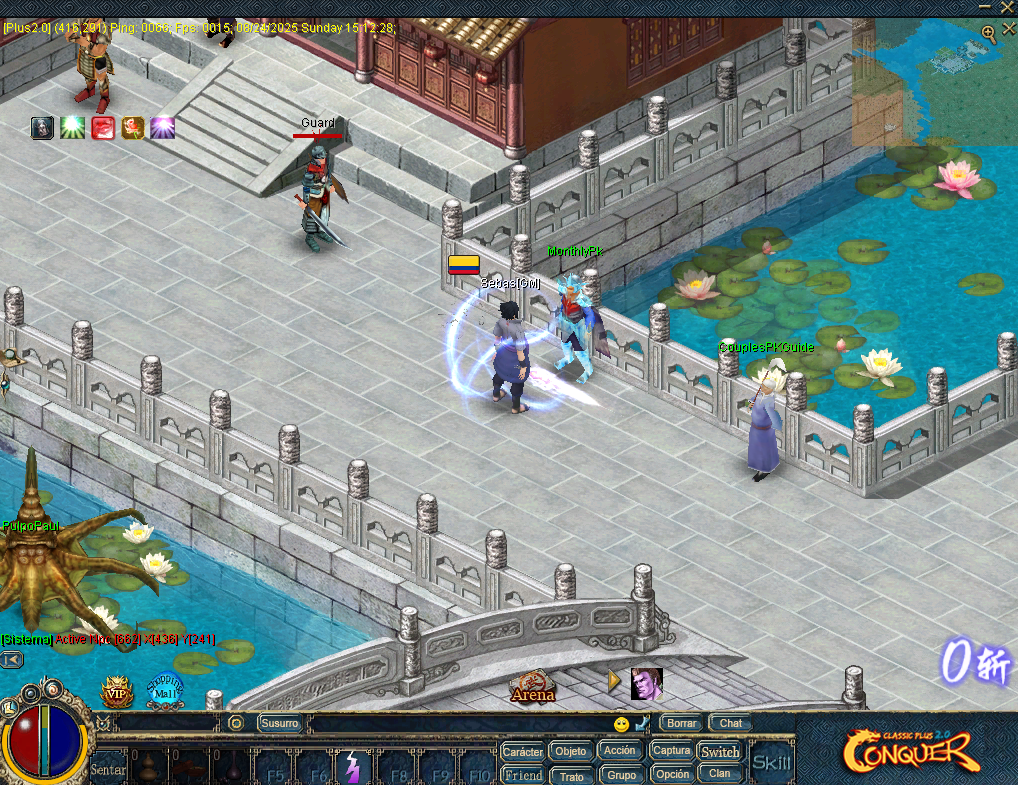Click the Borrar chat button
Screen dimensions: 1018x785
[682, 723]
